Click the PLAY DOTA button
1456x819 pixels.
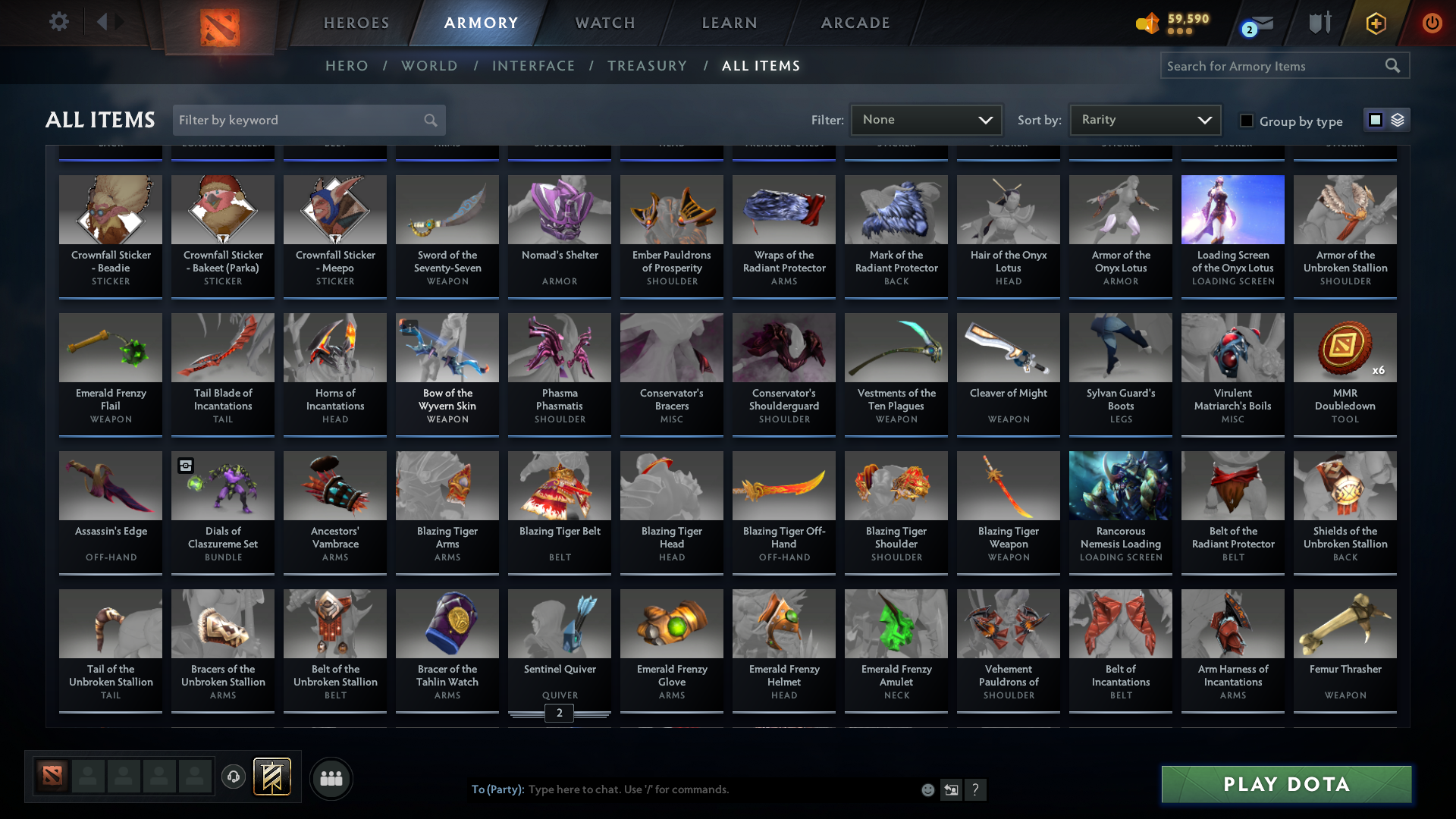coord(1285,784)
